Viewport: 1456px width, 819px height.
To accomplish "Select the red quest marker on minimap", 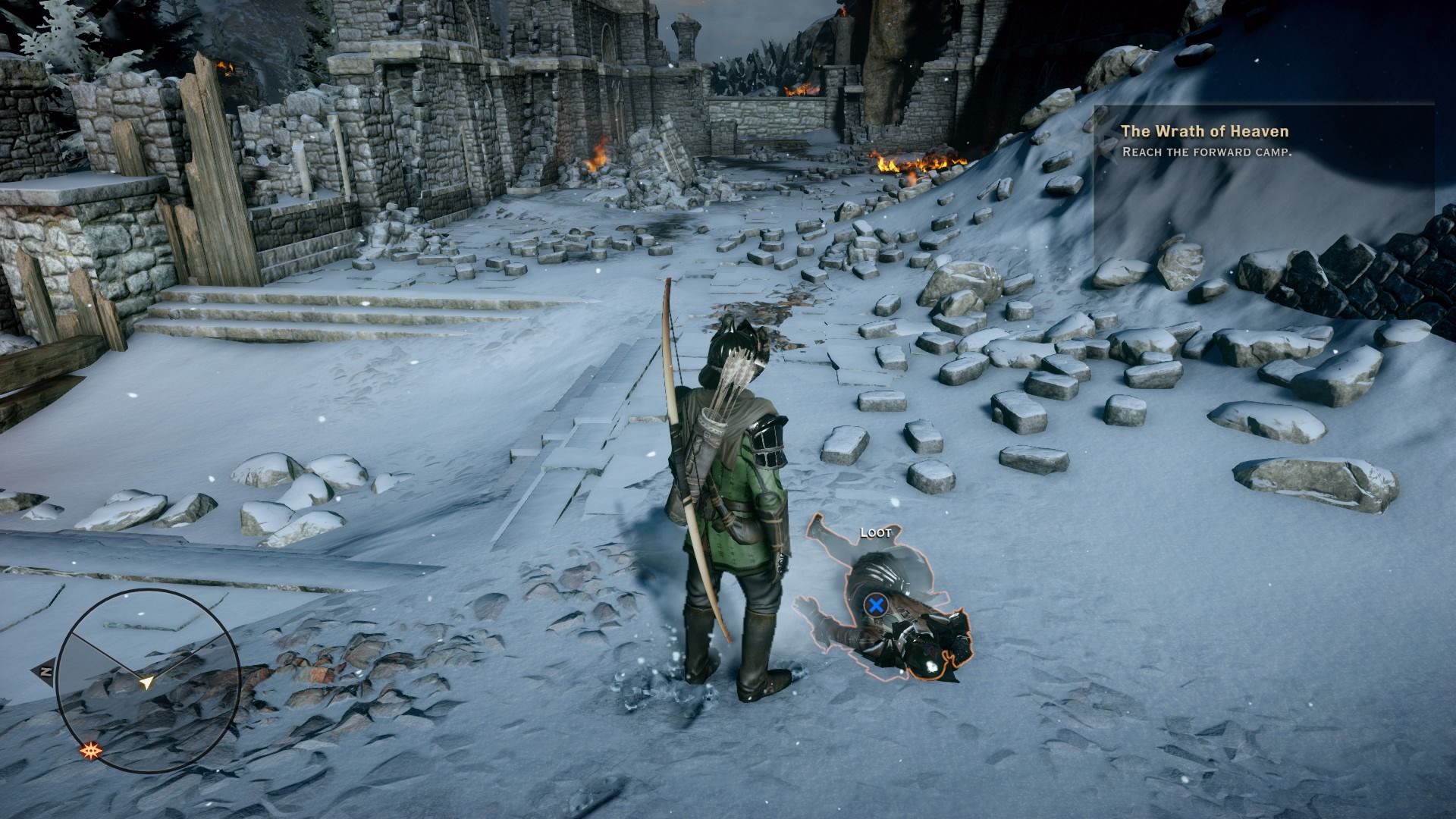I will [93, 751].
